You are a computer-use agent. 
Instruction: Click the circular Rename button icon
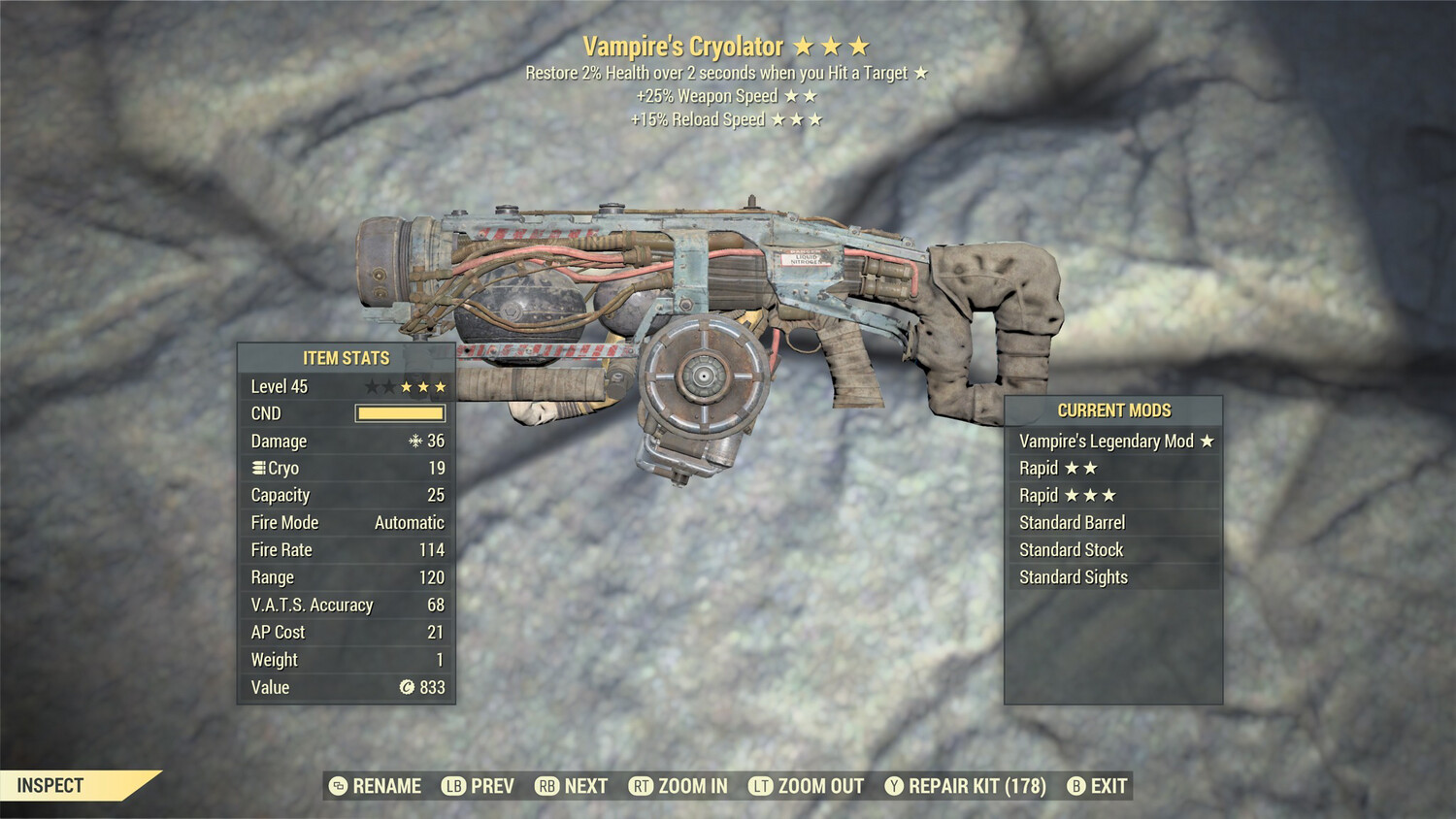click(x=337, y=786)
